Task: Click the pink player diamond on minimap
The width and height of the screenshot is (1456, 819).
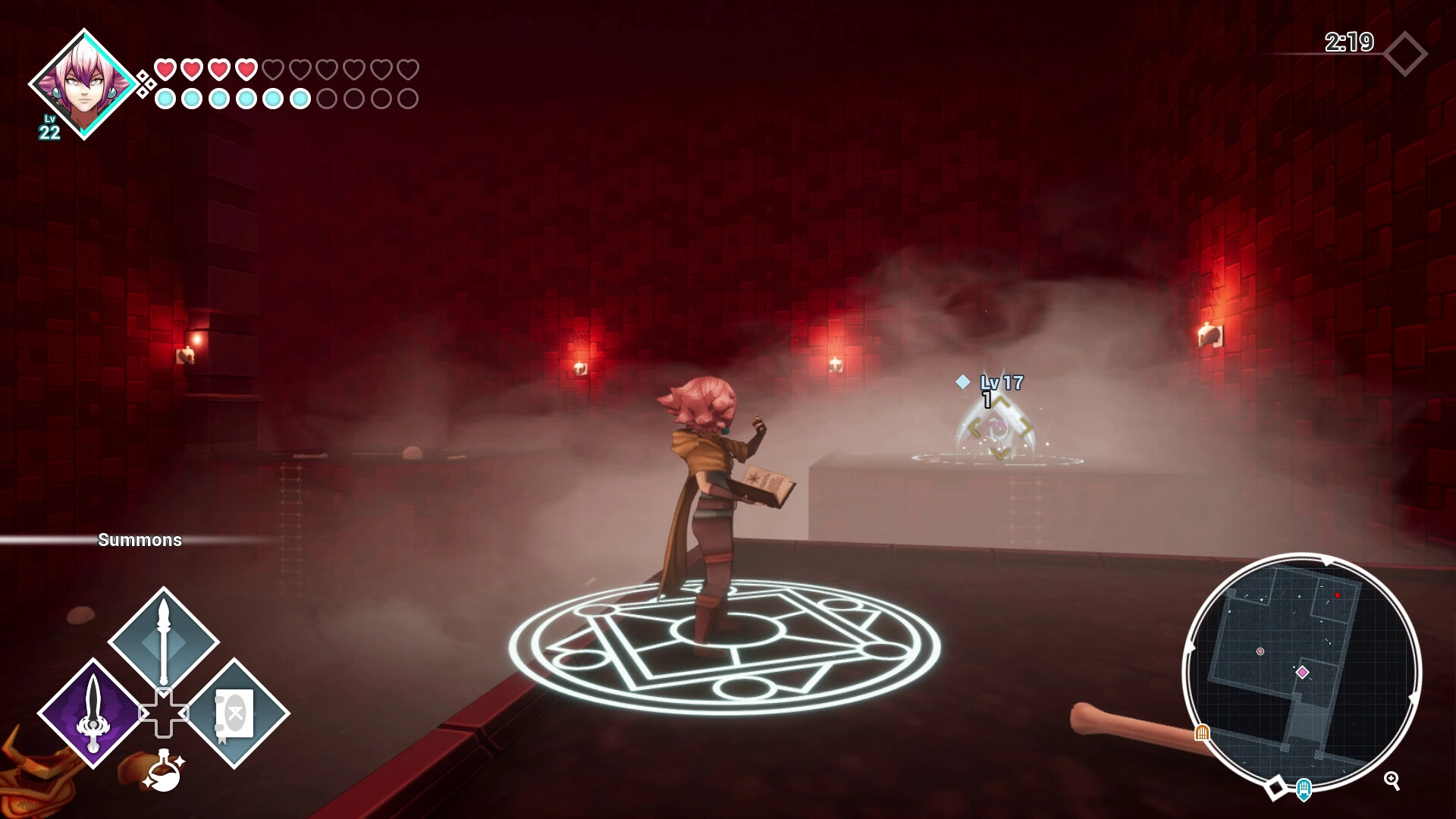Action: pos(1302,672)
